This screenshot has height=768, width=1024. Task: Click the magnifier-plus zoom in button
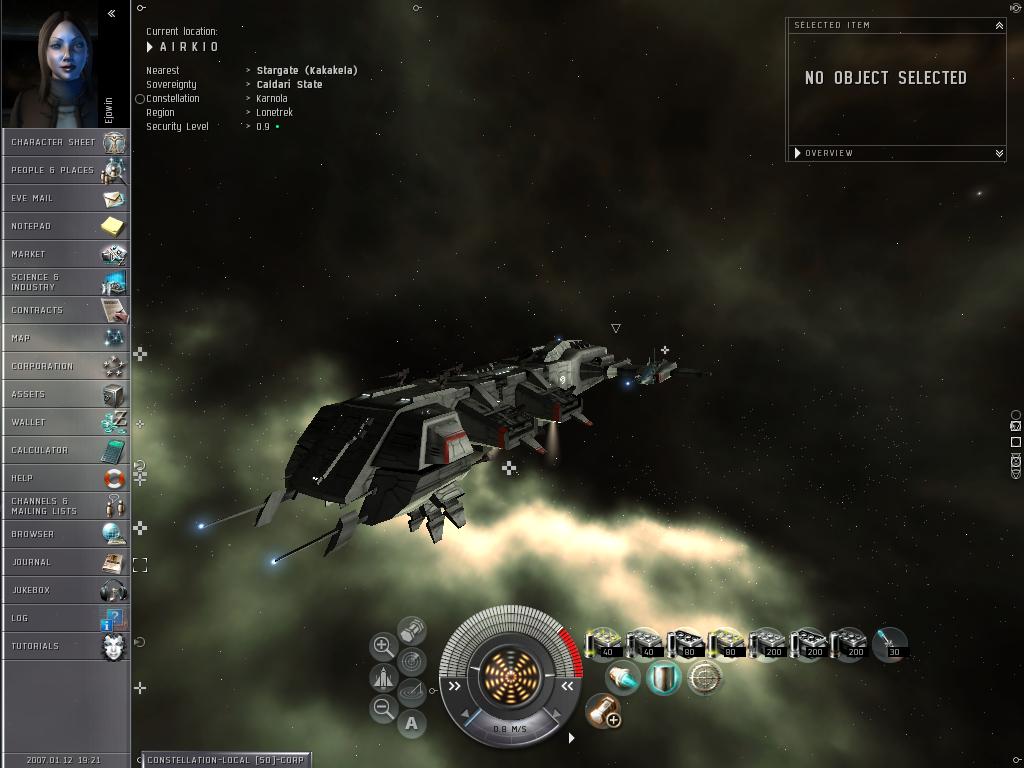pyautogui.click(x=383, y=646)
